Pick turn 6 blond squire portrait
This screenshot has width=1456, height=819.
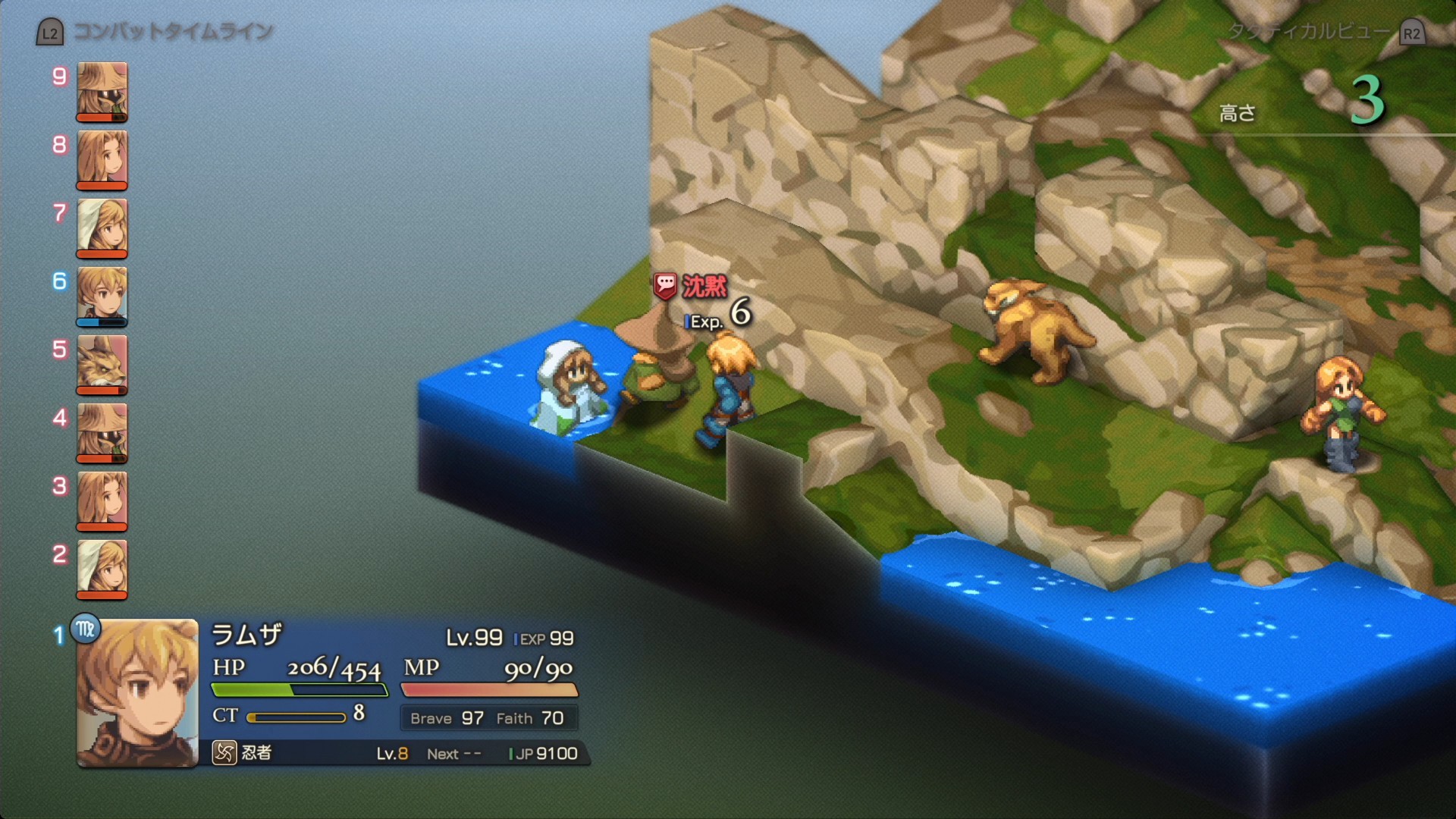coord(102,296)
